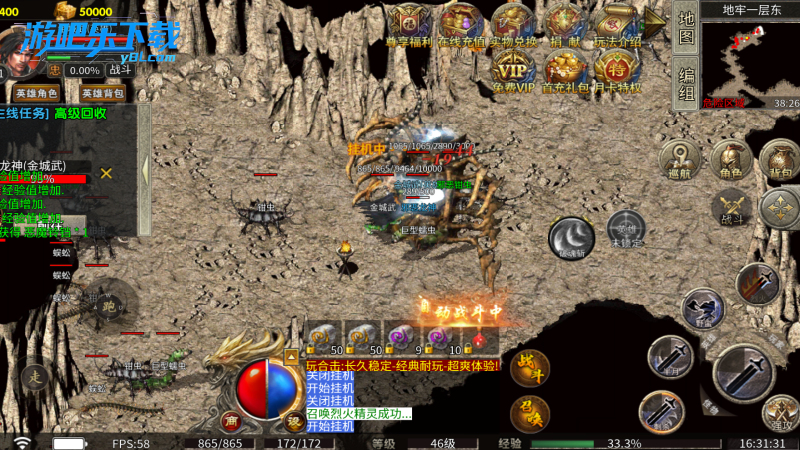Click the 免费VIP badge
The width and height of the screenshot is (800, 450).
513,70
